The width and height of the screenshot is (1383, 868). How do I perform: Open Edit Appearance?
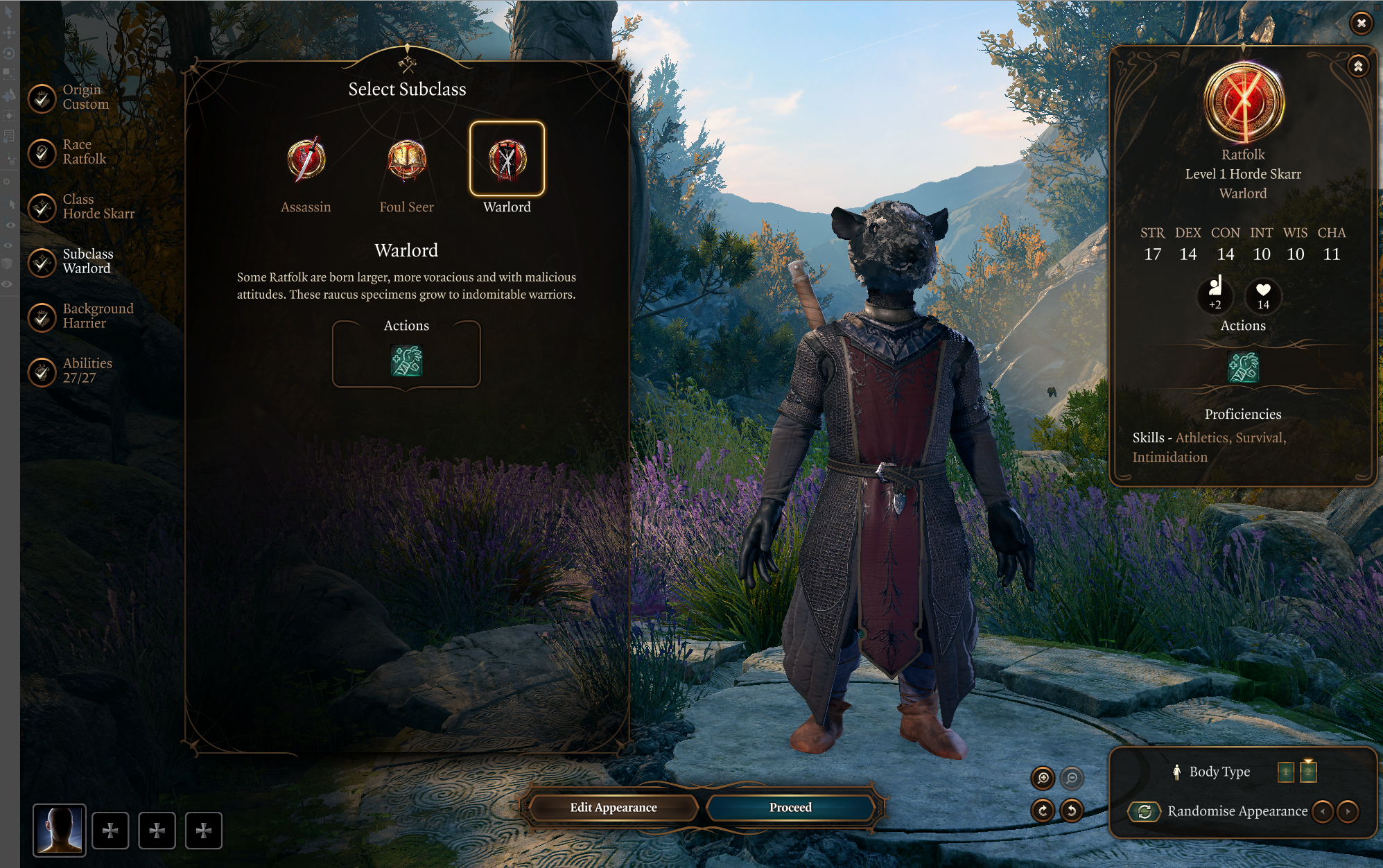point(613,808)
